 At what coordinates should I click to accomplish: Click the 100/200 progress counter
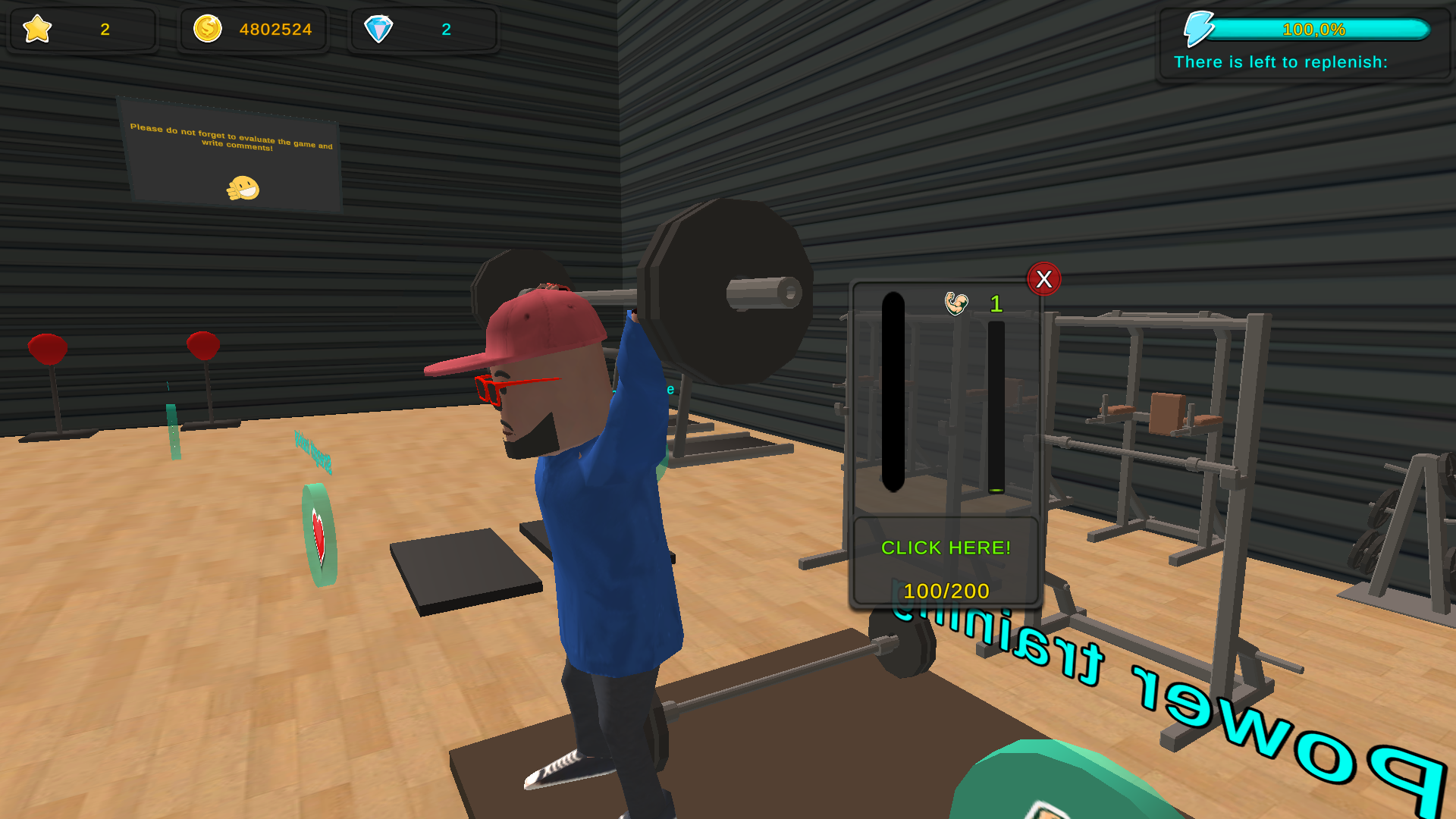tap(945, 591)
